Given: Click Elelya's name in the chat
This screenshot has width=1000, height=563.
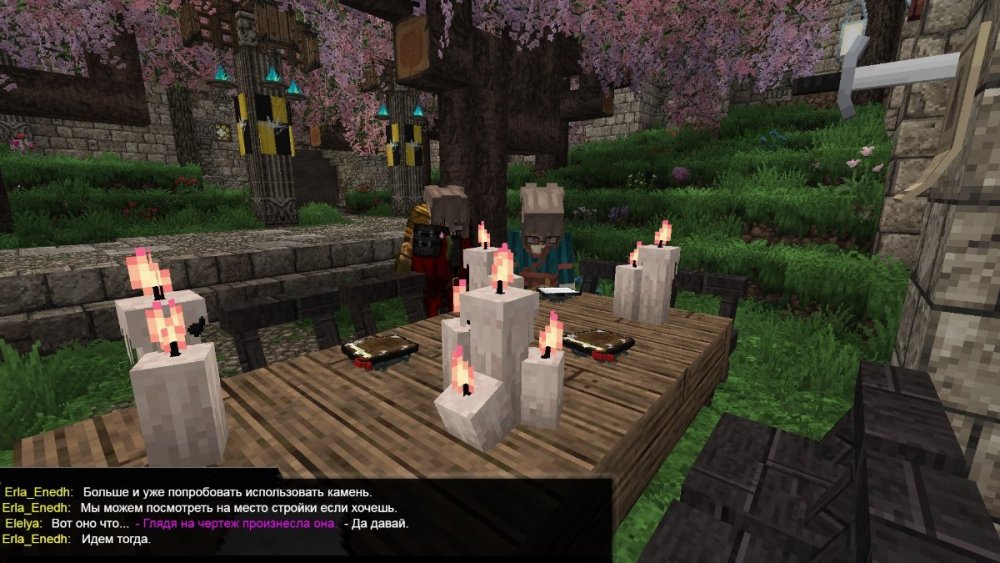Looking at the screenshot, I should [x=23, y=523].
